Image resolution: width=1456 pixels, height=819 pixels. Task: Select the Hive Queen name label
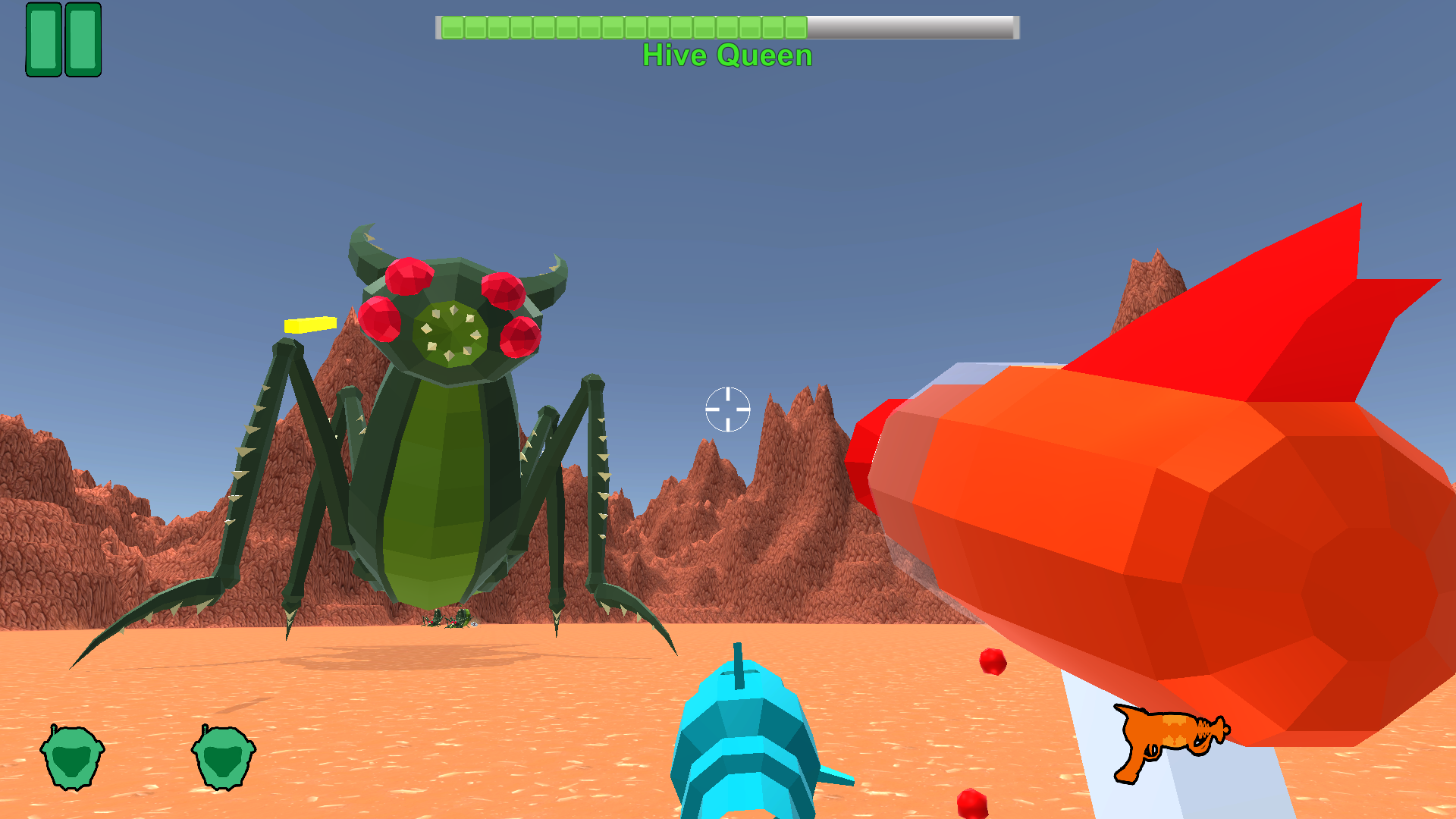click(726, 55)
